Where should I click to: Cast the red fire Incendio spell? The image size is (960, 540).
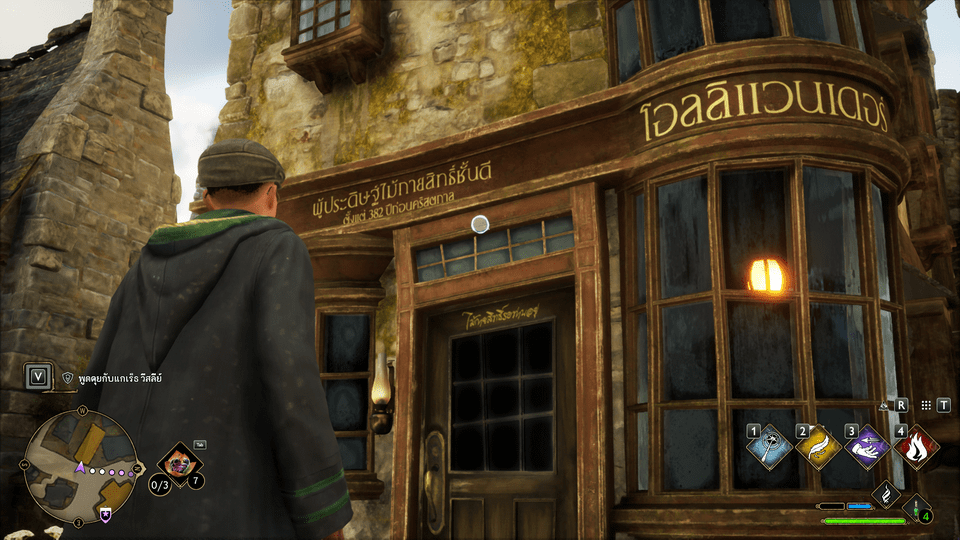click(914, 447)
